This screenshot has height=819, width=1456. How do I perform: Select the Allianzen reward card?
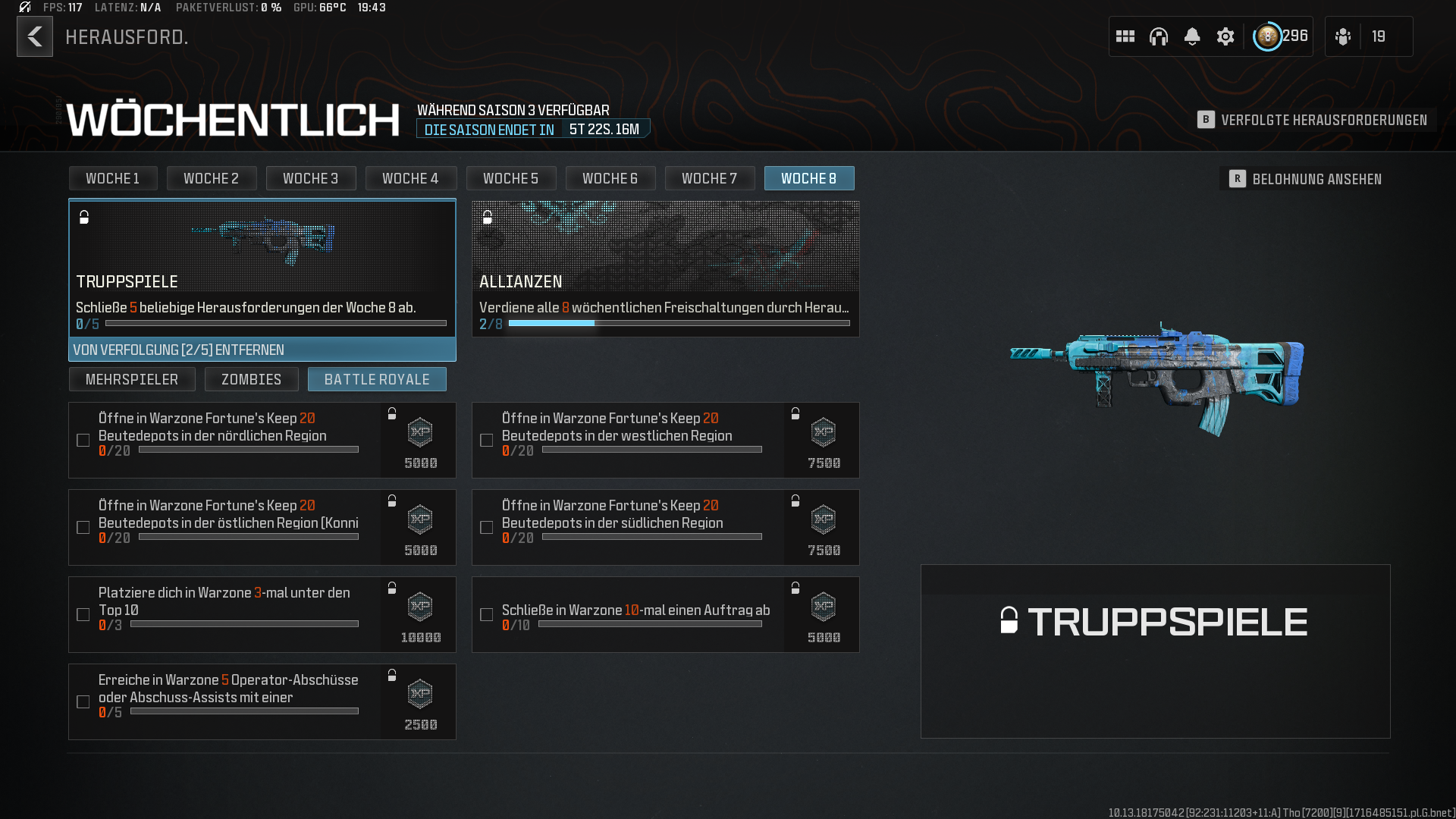pos(665,265)
